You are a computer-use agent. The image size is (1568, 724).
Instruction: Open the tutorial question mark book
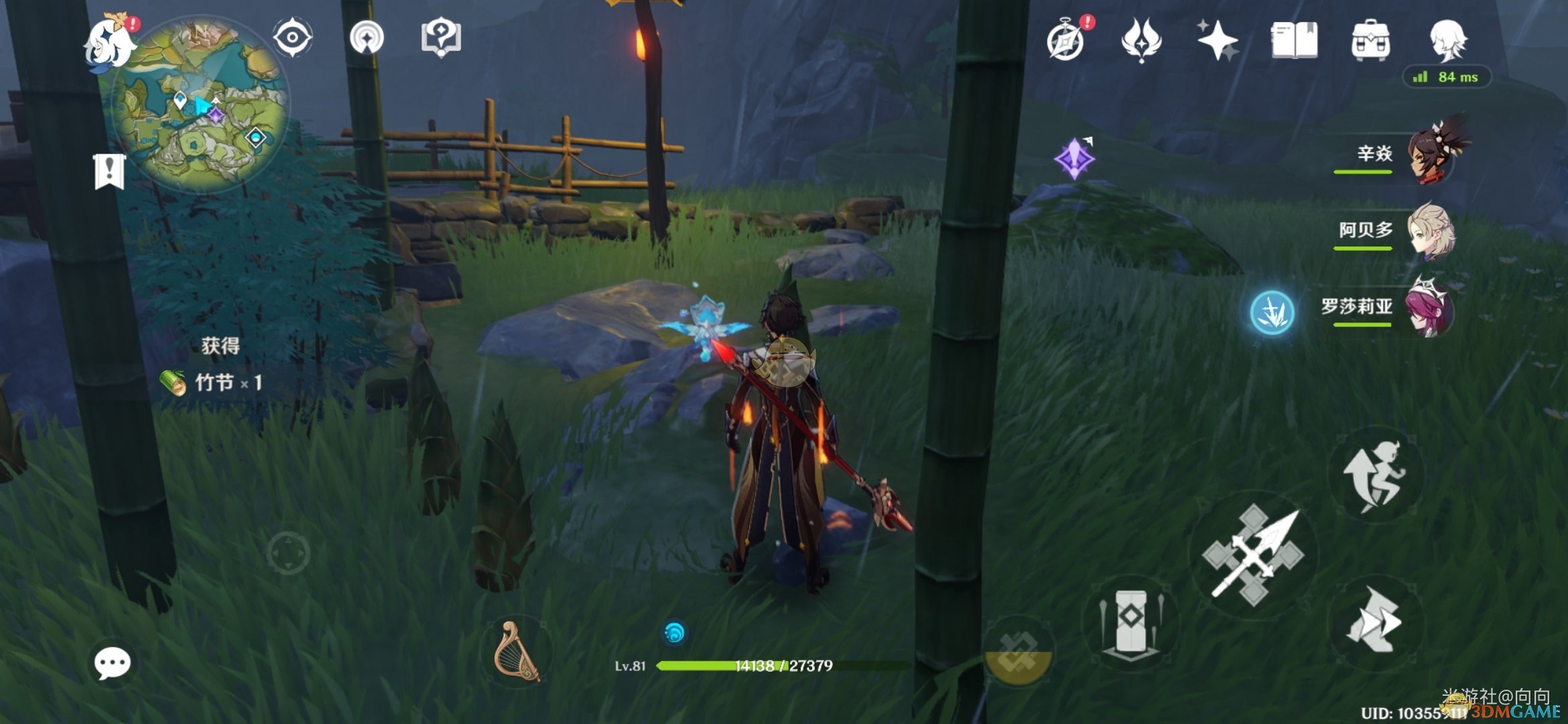(x=440, y=37)
